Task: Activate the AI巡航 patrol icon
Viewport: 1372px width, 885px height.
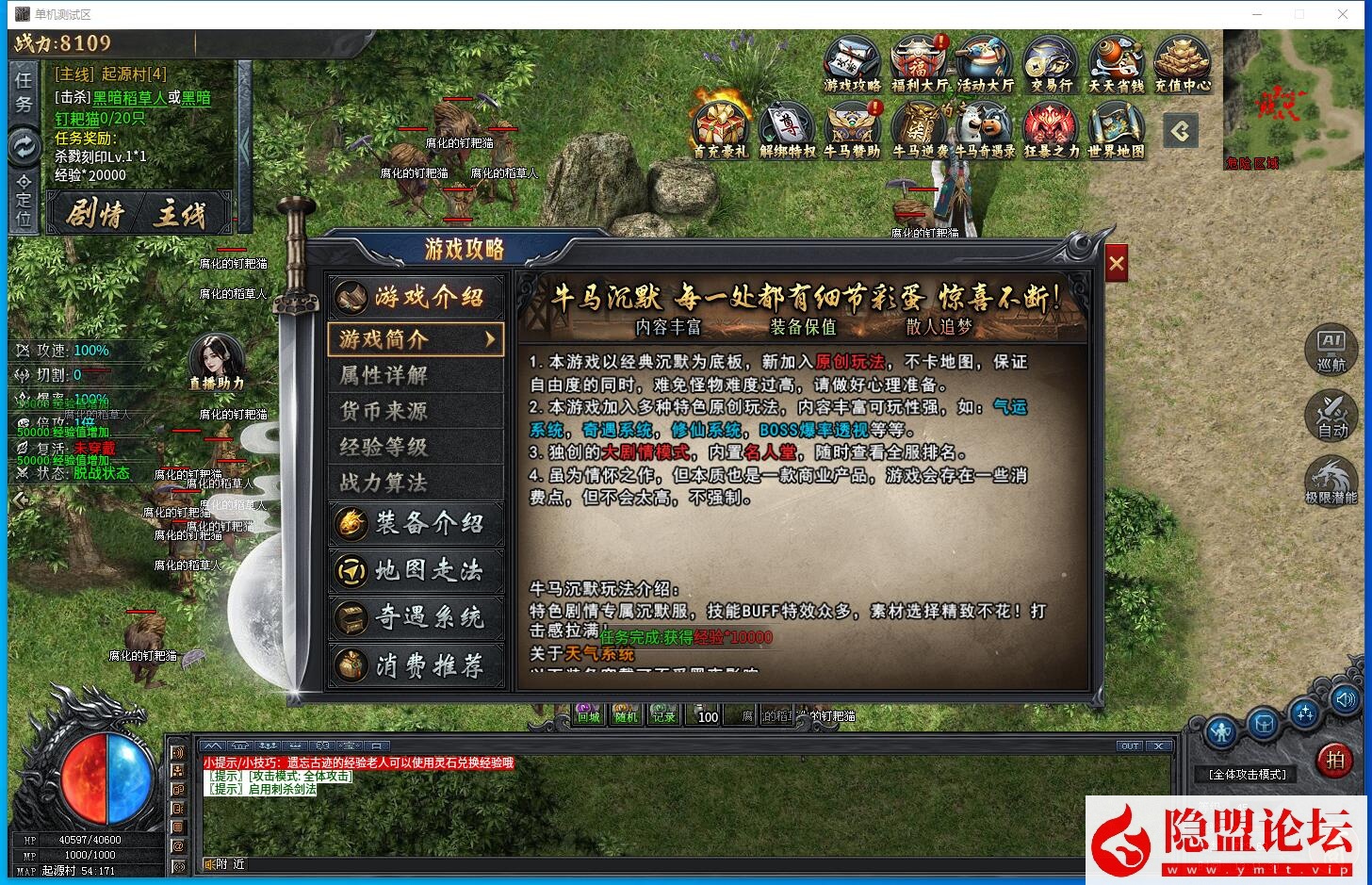Action: [x=1331, y=351]
